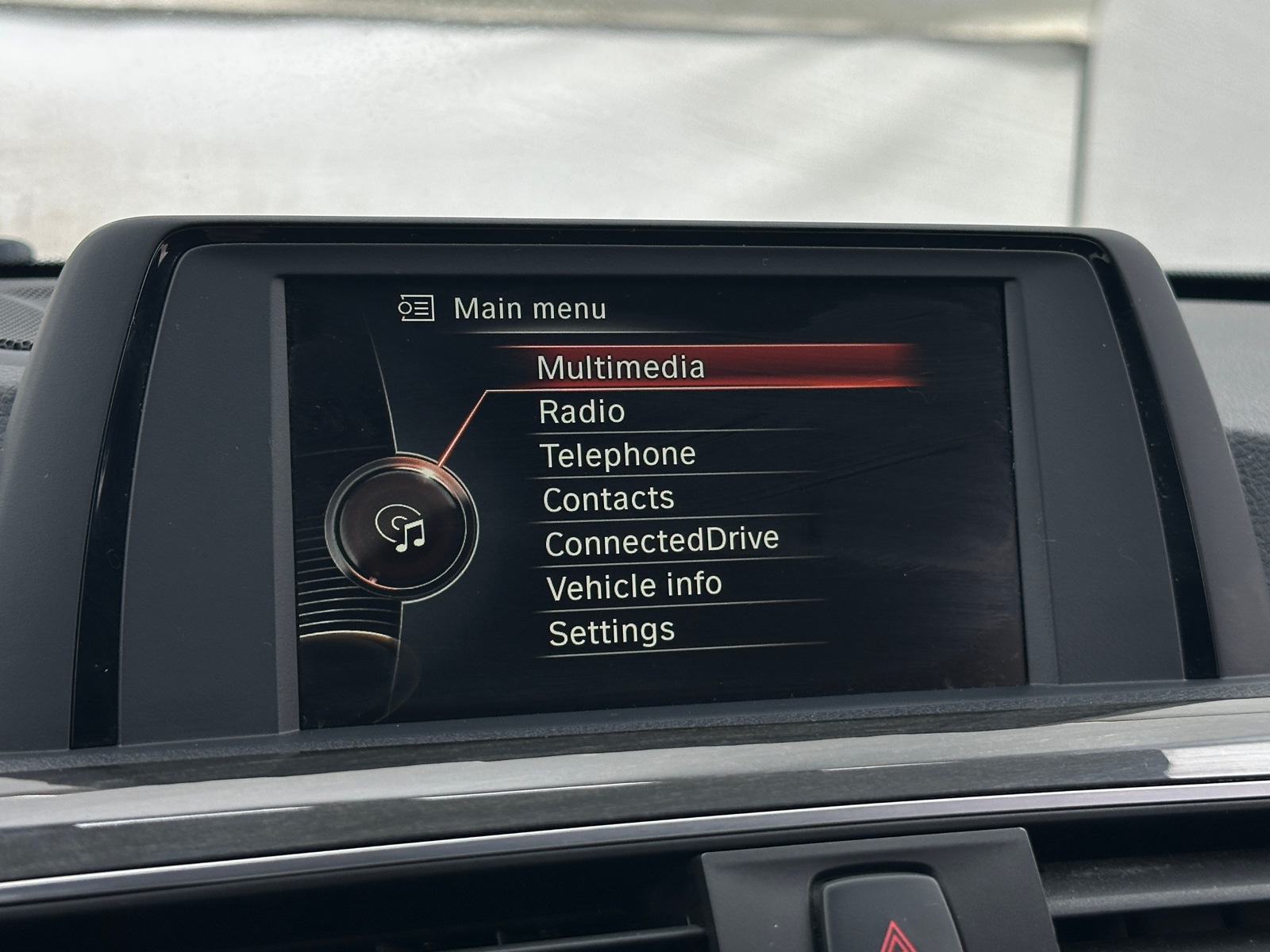Click the Main menu title text

[x=529, y=308]
